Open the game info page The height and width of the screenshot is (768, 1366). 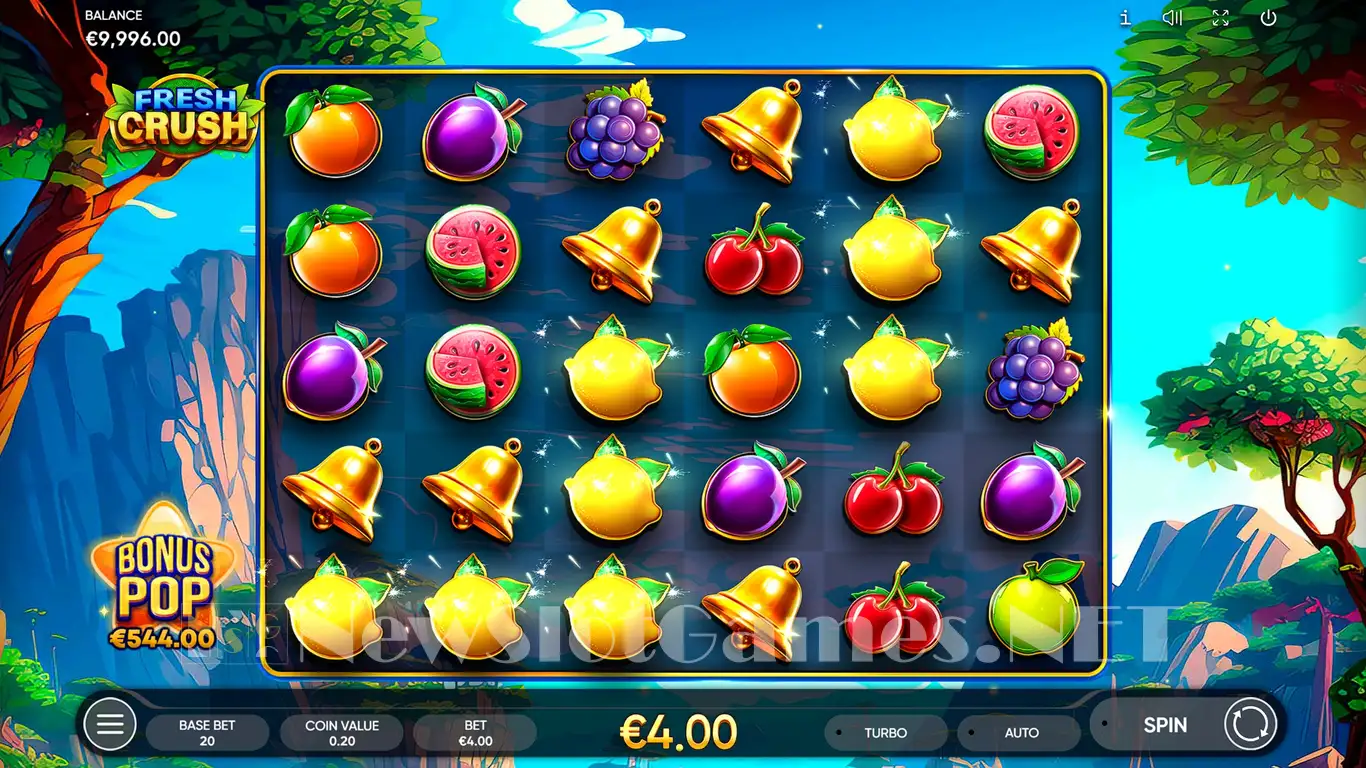(x=1125, y=18)
